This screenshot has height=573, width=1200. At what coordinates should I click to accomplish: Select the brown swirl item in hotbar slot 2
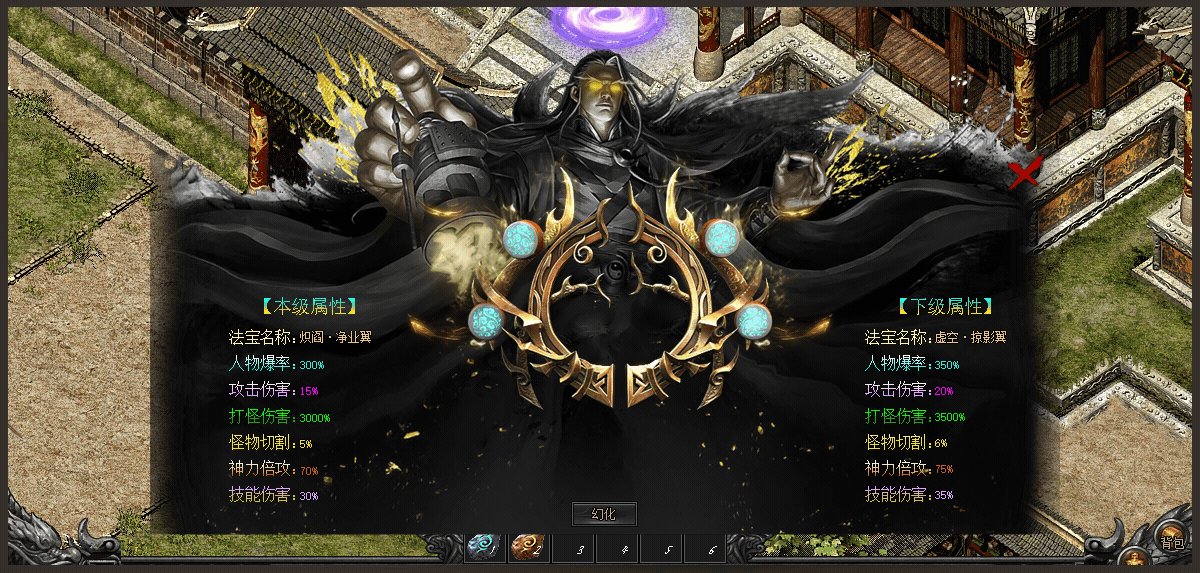(528, 547)
